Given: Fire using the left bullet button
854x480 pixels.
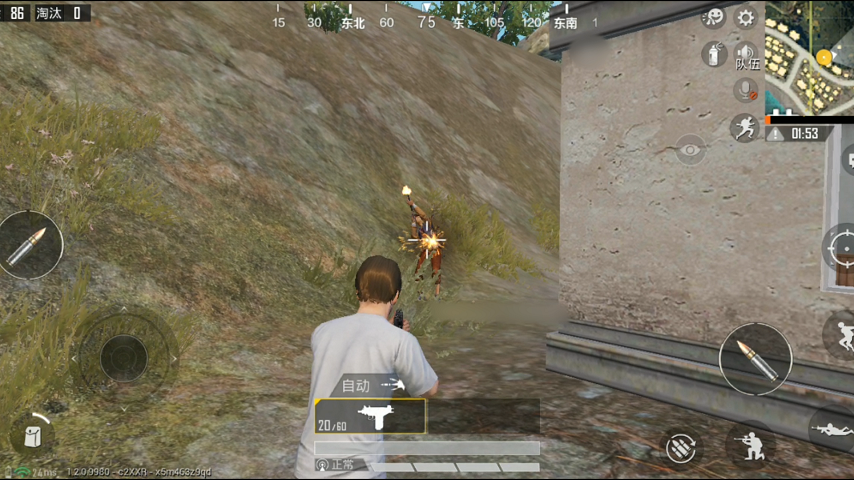Looking at the screenshot, I should click(x=30, y=245).
